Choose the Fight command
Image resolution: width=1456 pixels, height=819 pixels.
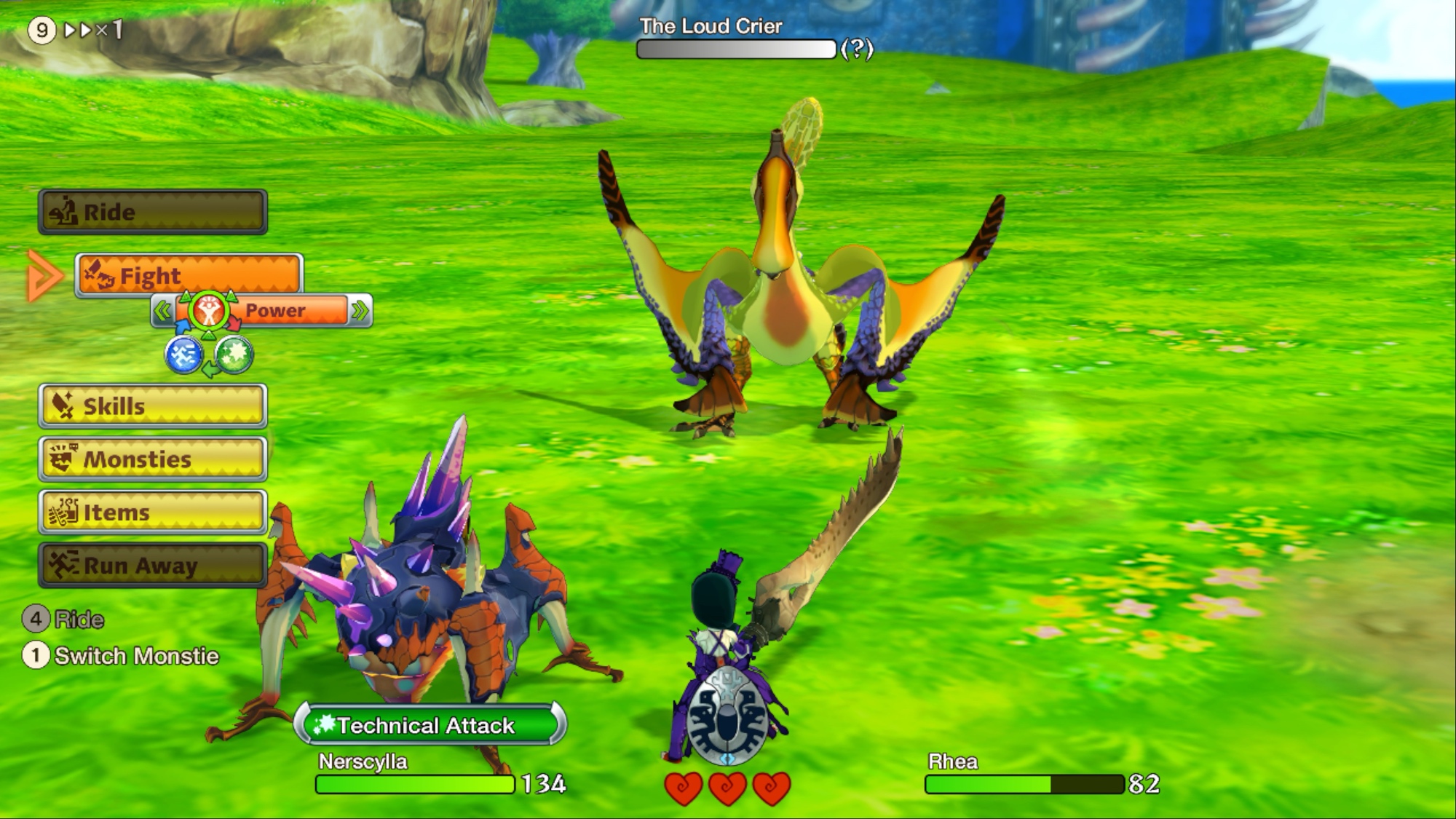189,275
